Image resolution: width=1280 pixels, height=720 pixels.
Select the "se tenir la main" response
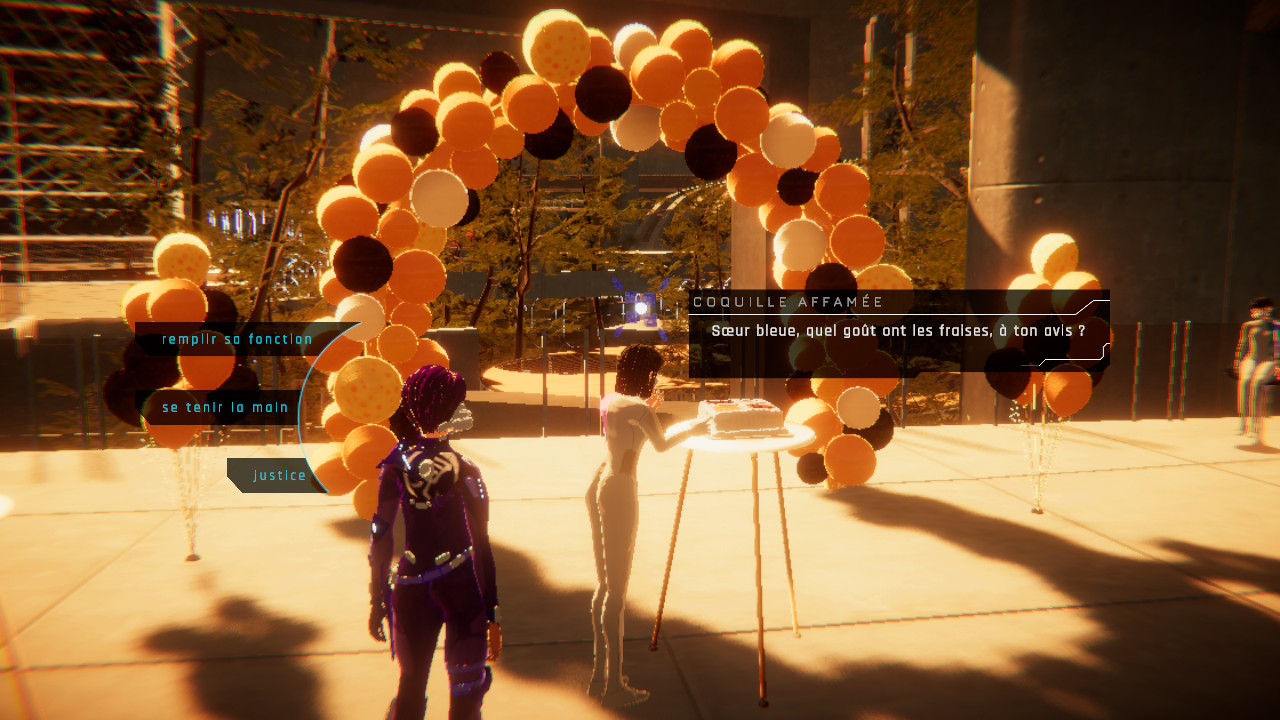225,408
